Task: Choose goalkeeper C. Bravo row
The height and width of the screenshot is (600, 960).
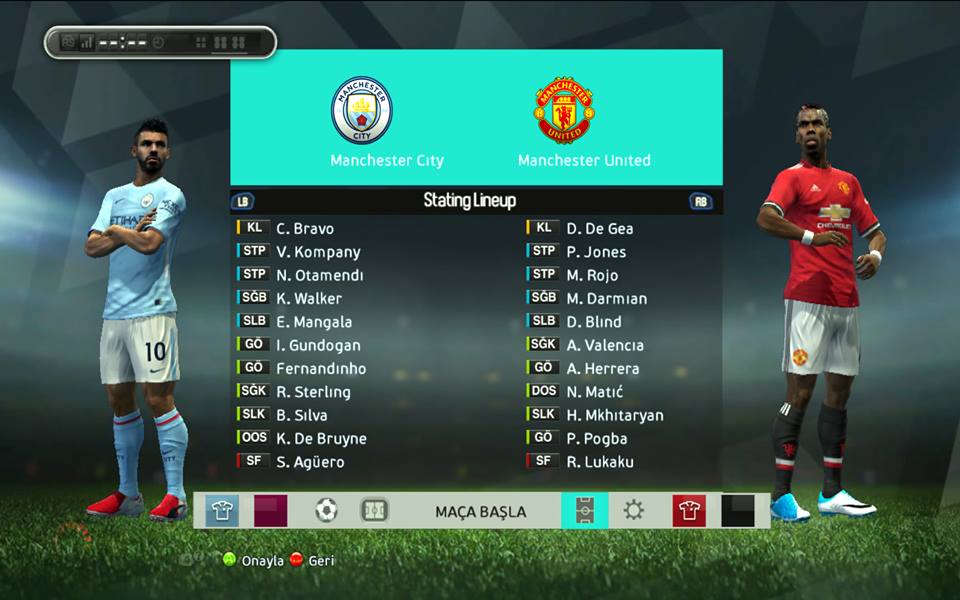Action: tap(305, 229)
